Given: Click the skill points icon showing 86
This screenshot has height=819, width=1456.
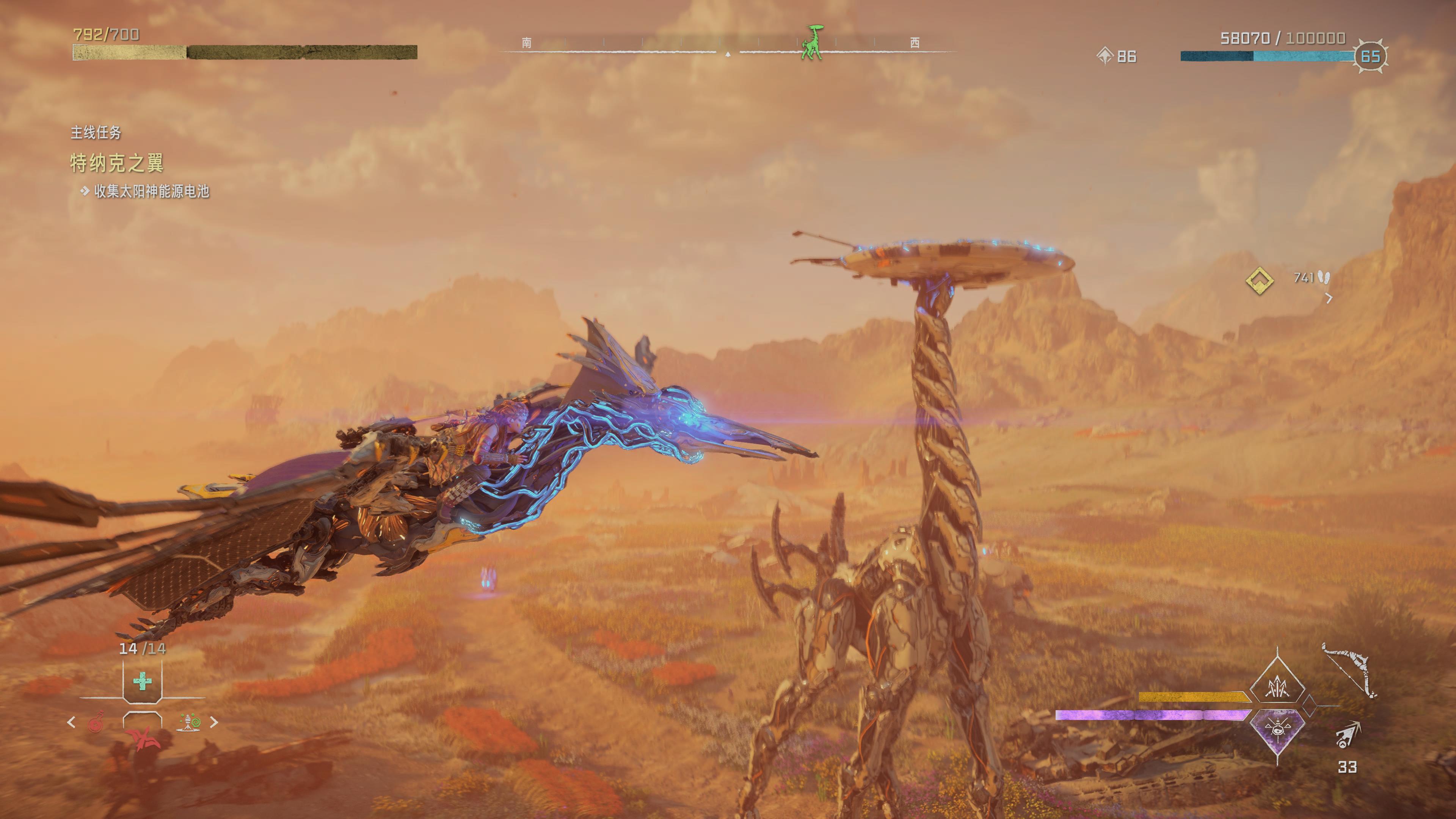Looking at the screenshot, I should 1105,56.
